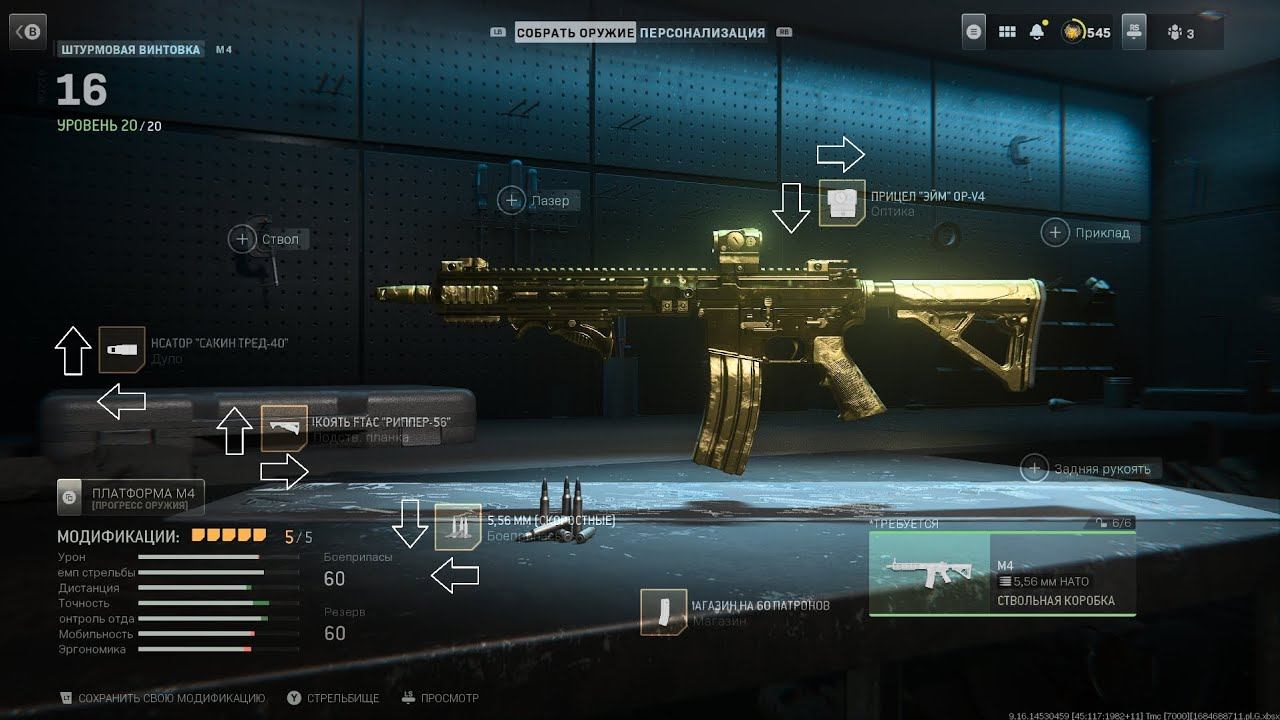Select the Собрать оружие tab
The height and width of the screenshot is (720, 1280).
point(575,33)
